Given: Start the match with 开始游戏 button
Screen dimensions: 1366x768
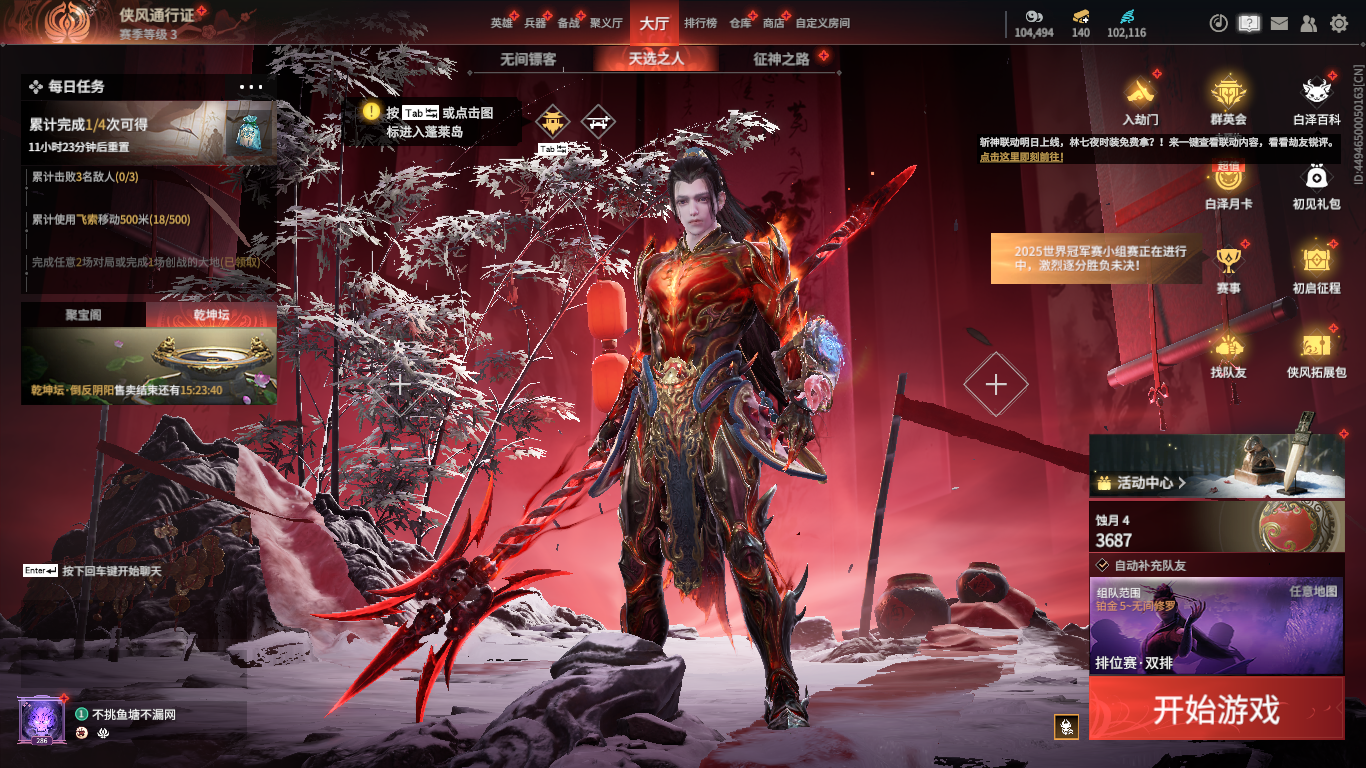Looking at the screenshot, I should (x=1216, y=709).
